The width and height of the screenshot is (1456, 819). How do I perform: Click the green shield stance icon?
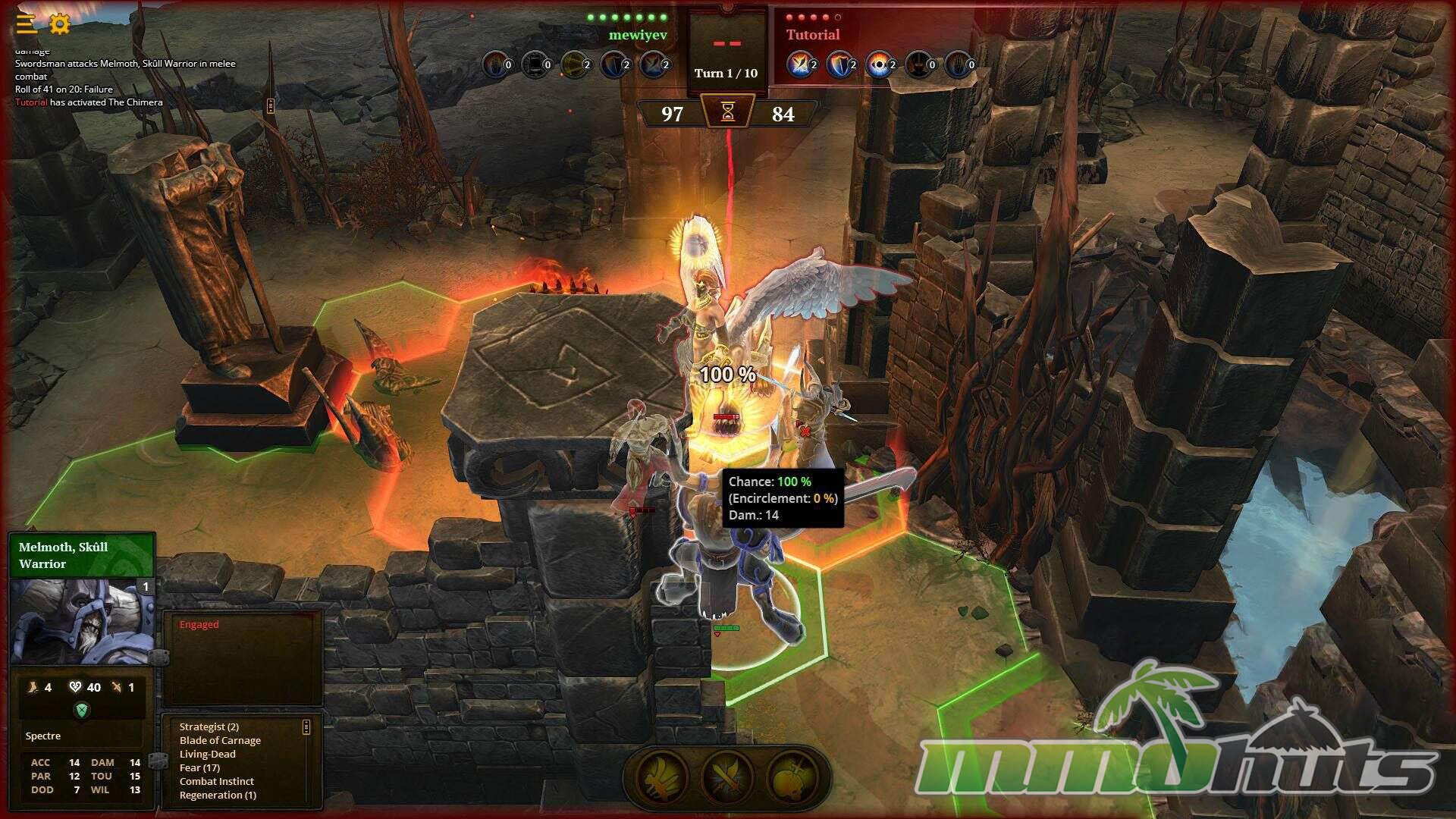(x=82, y=710)
